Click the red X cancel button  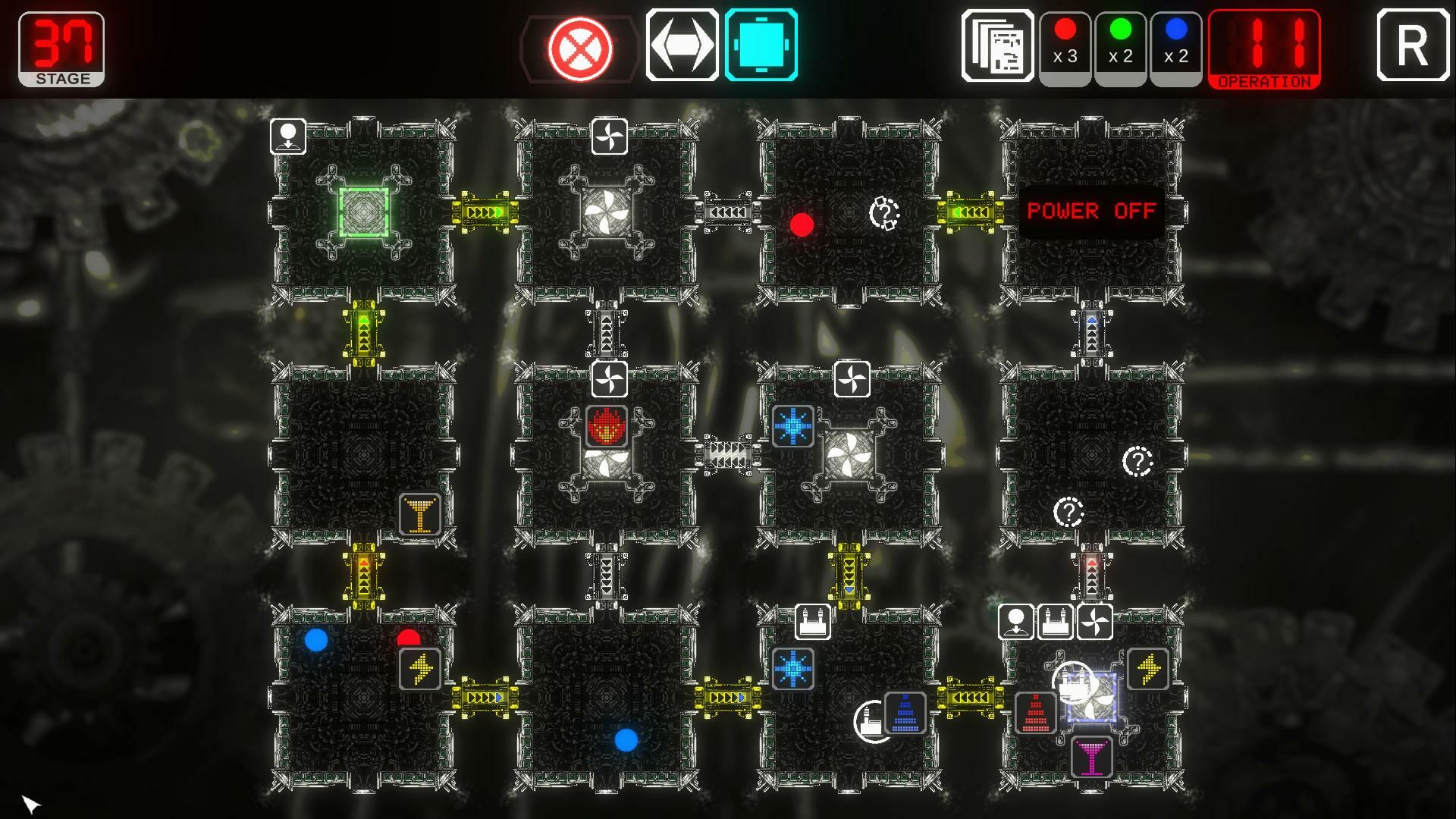click(x=580, y=49)
